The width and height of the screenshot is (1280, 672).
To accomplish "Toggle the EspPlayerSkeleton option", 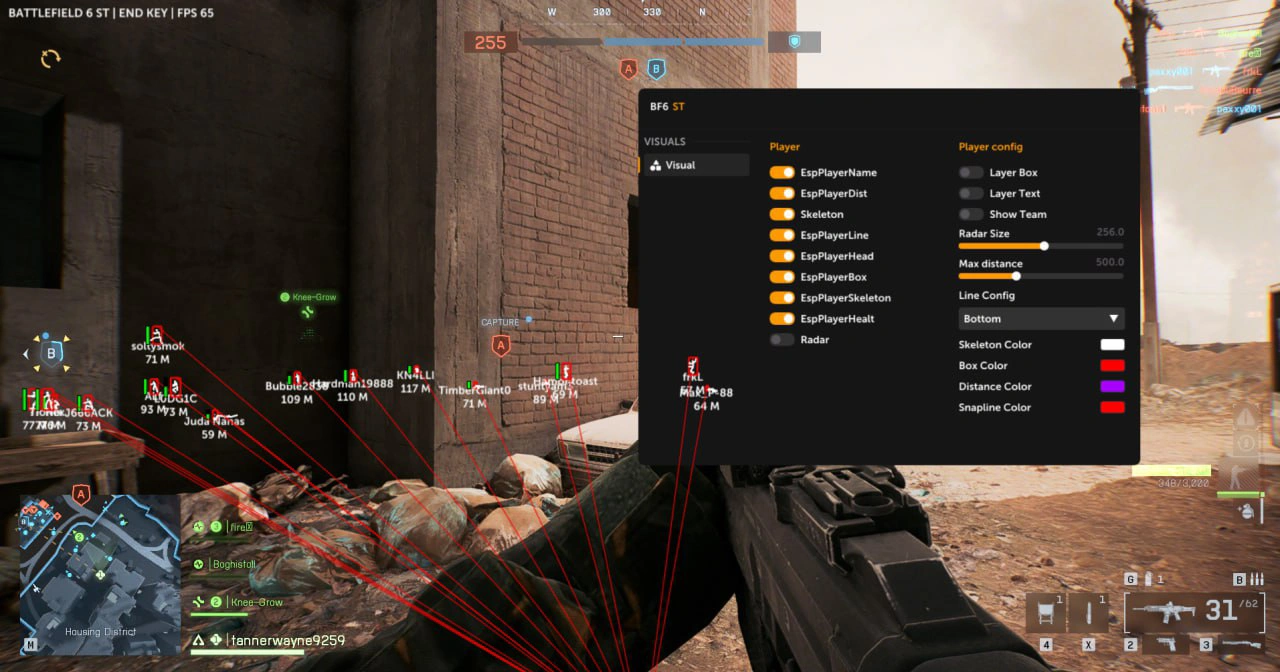I will click(782, 298).
